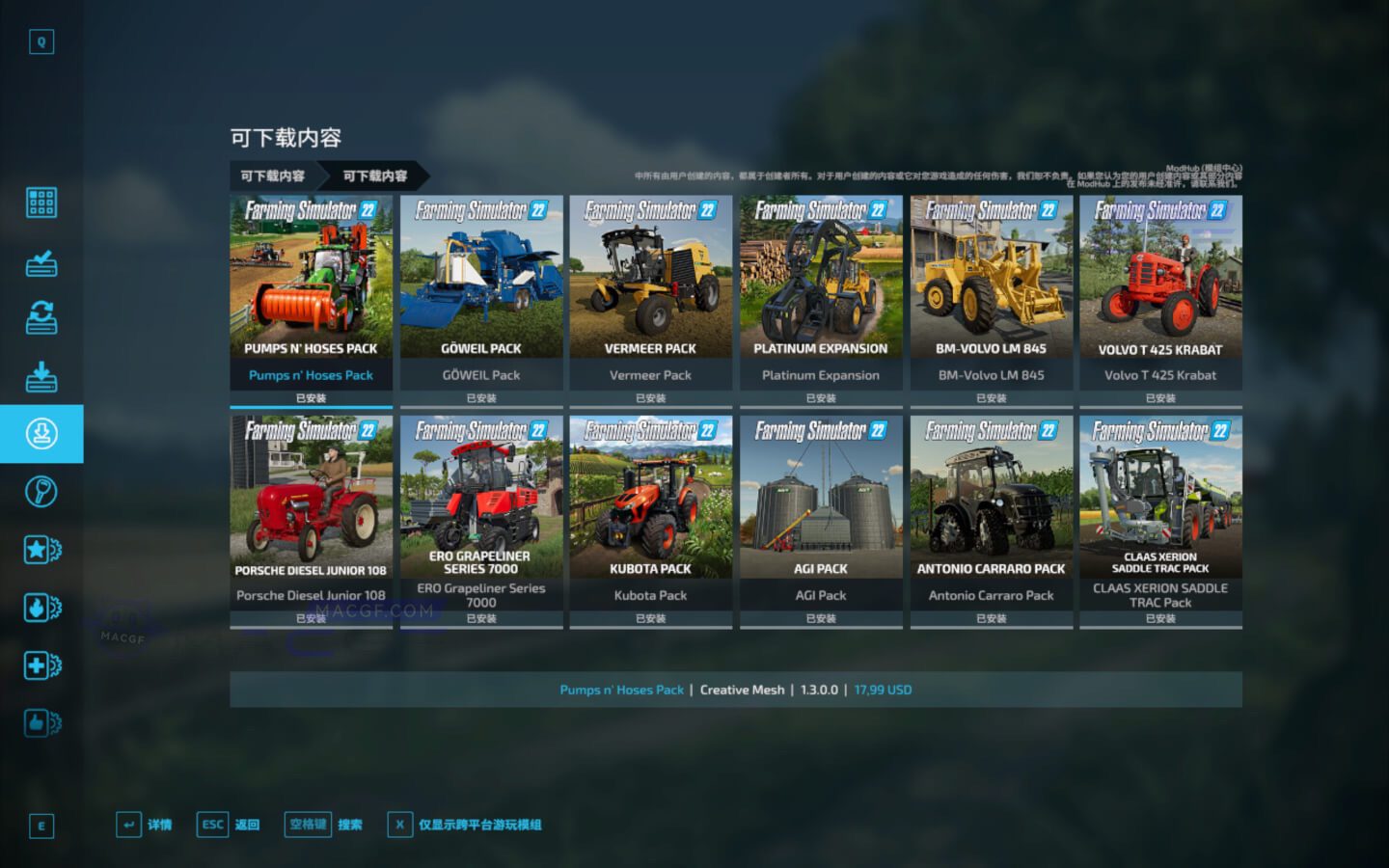The image size is (1389, 868).
Task: Open the Pumps n' Hoses Pack link
Action: (622, 690)
